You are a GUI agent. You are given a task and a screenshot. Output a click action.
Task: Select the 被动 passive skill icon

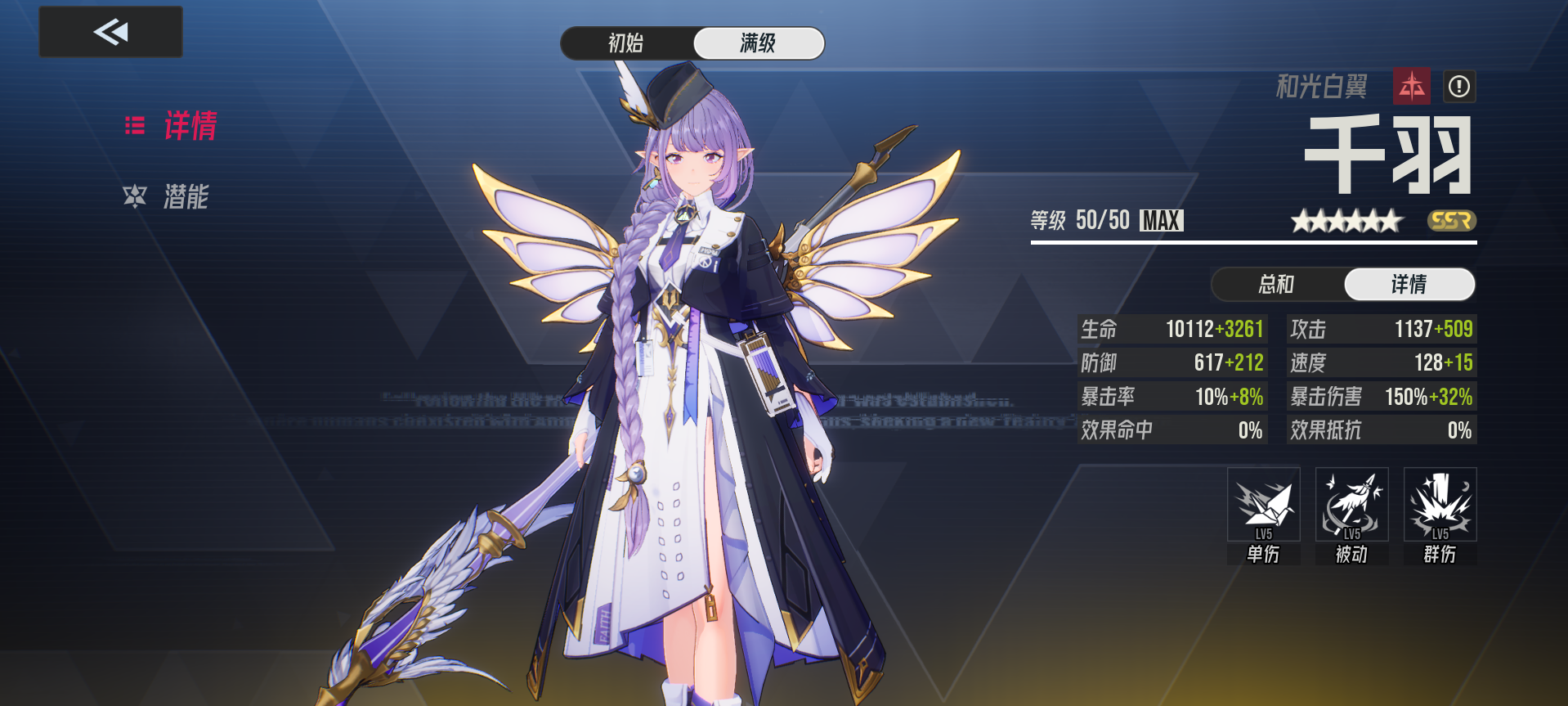tap(1351, 506)
